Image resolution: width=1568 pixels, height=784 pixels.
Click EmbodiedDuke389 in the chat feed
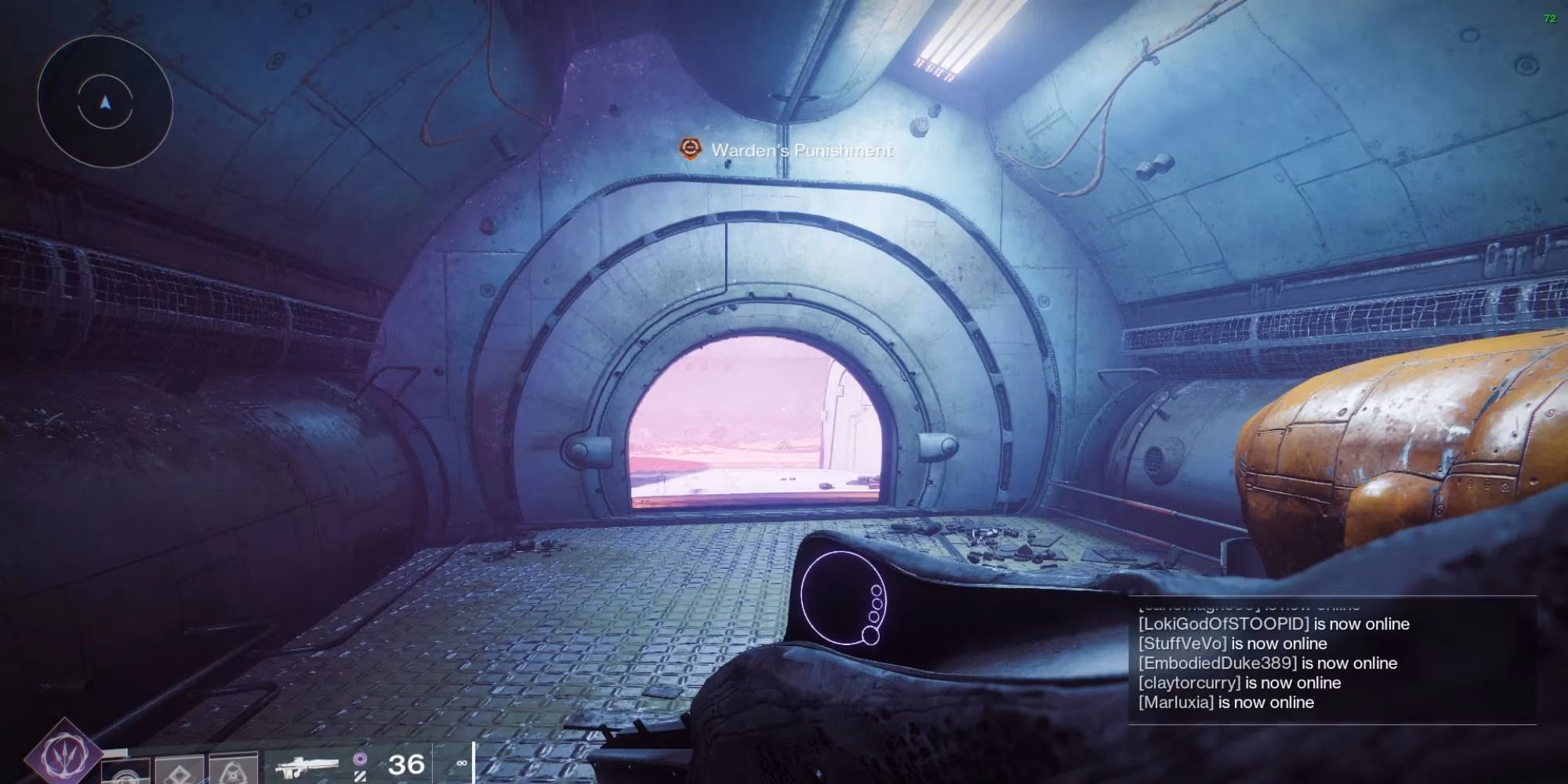[x=1218, y=663]
